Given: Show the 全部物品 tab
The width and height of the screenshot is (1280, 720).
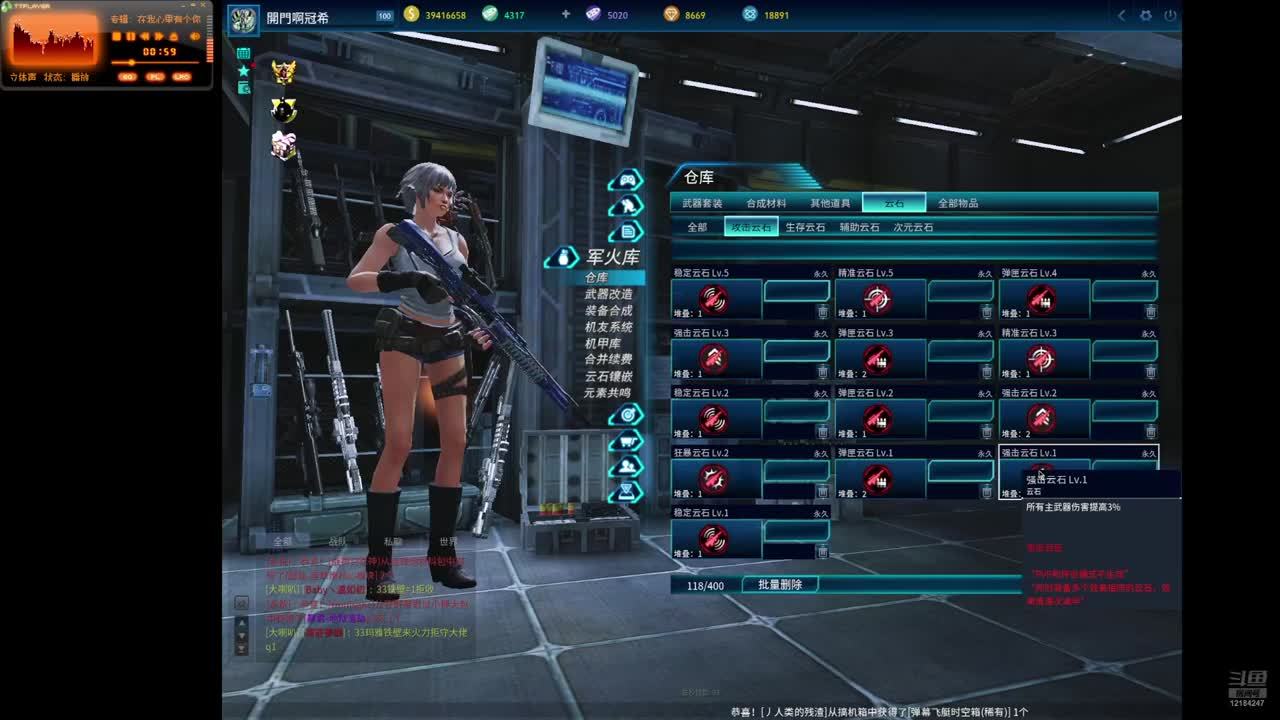Looking at the screenshot, I should point(958,203).
